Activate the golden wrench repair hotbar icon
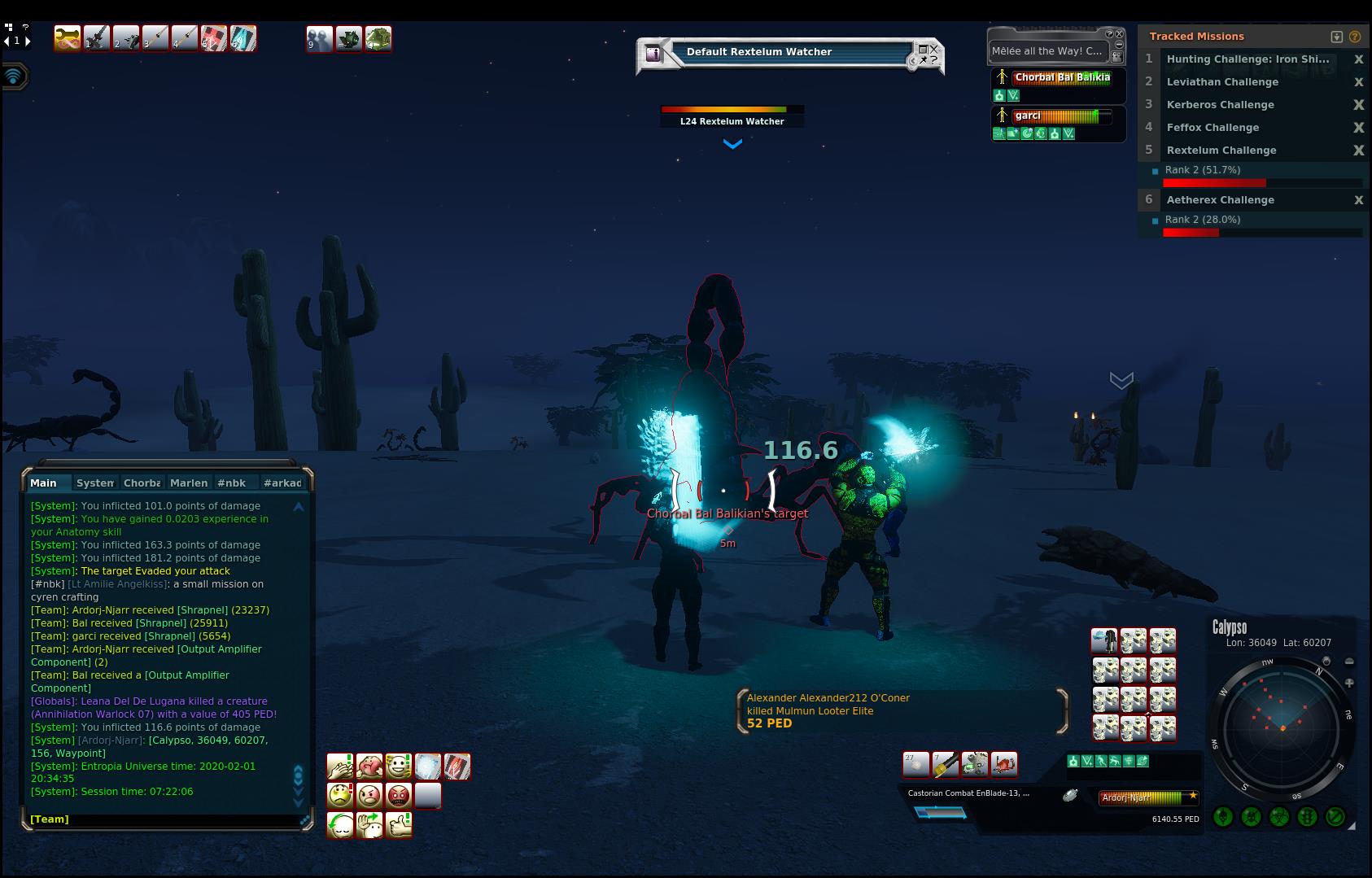Viewport: 1372px width, 878px height. coord(68,38)
